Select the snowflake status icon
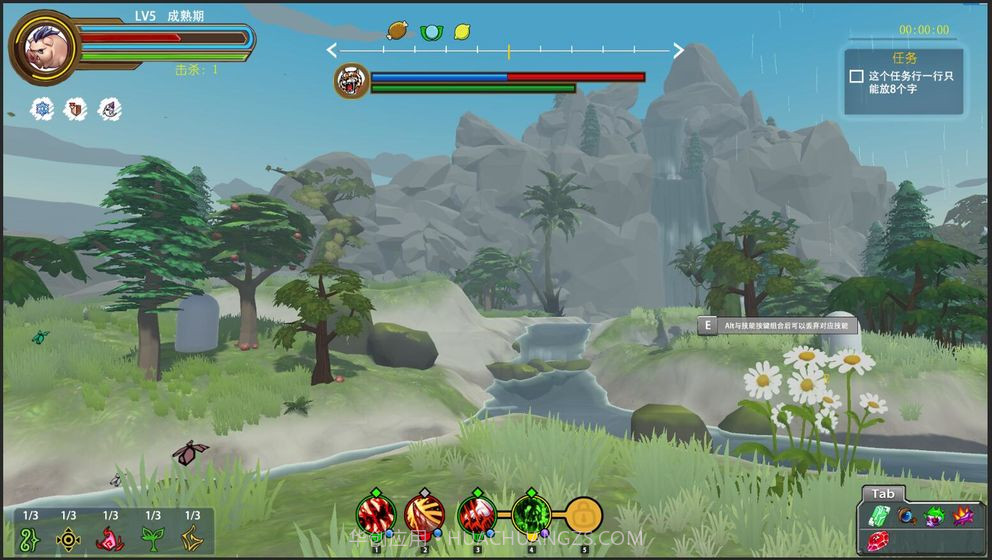Screen dimensions: 992x560 pos(43,108)
